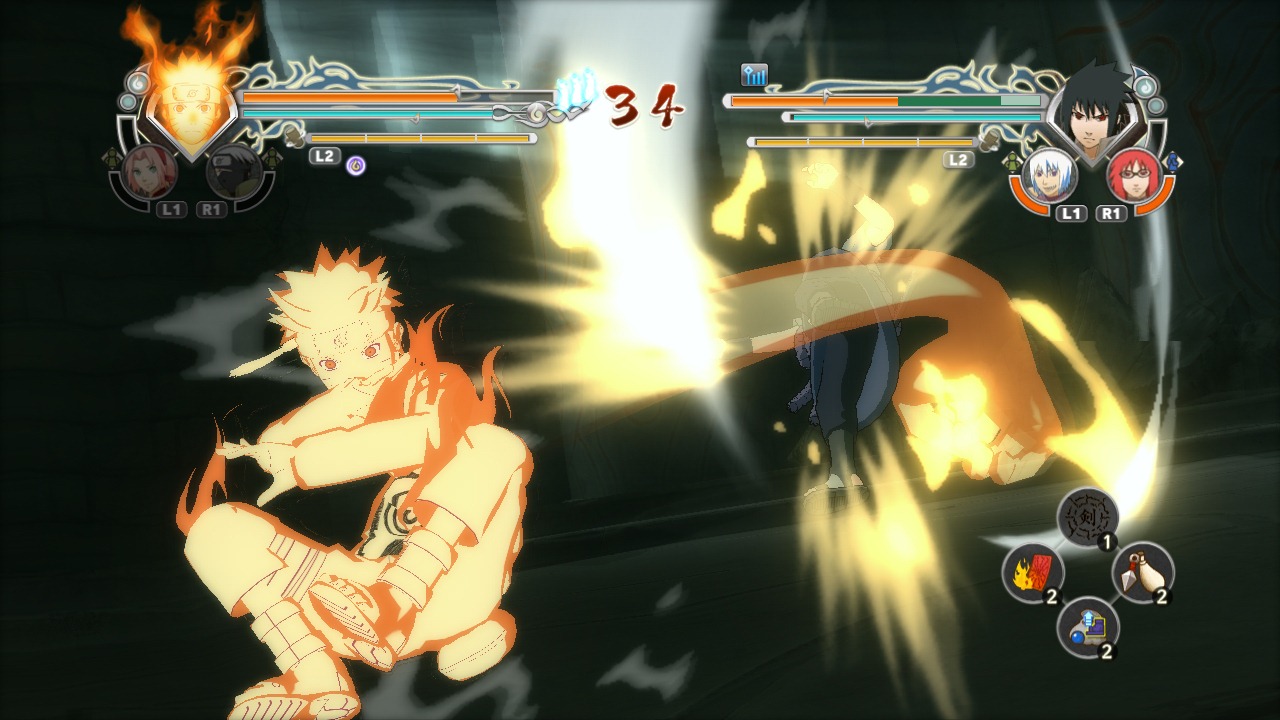1280x720 pixels.
Task: Use the white pouch with kunai item
Action: [1142, 572]
